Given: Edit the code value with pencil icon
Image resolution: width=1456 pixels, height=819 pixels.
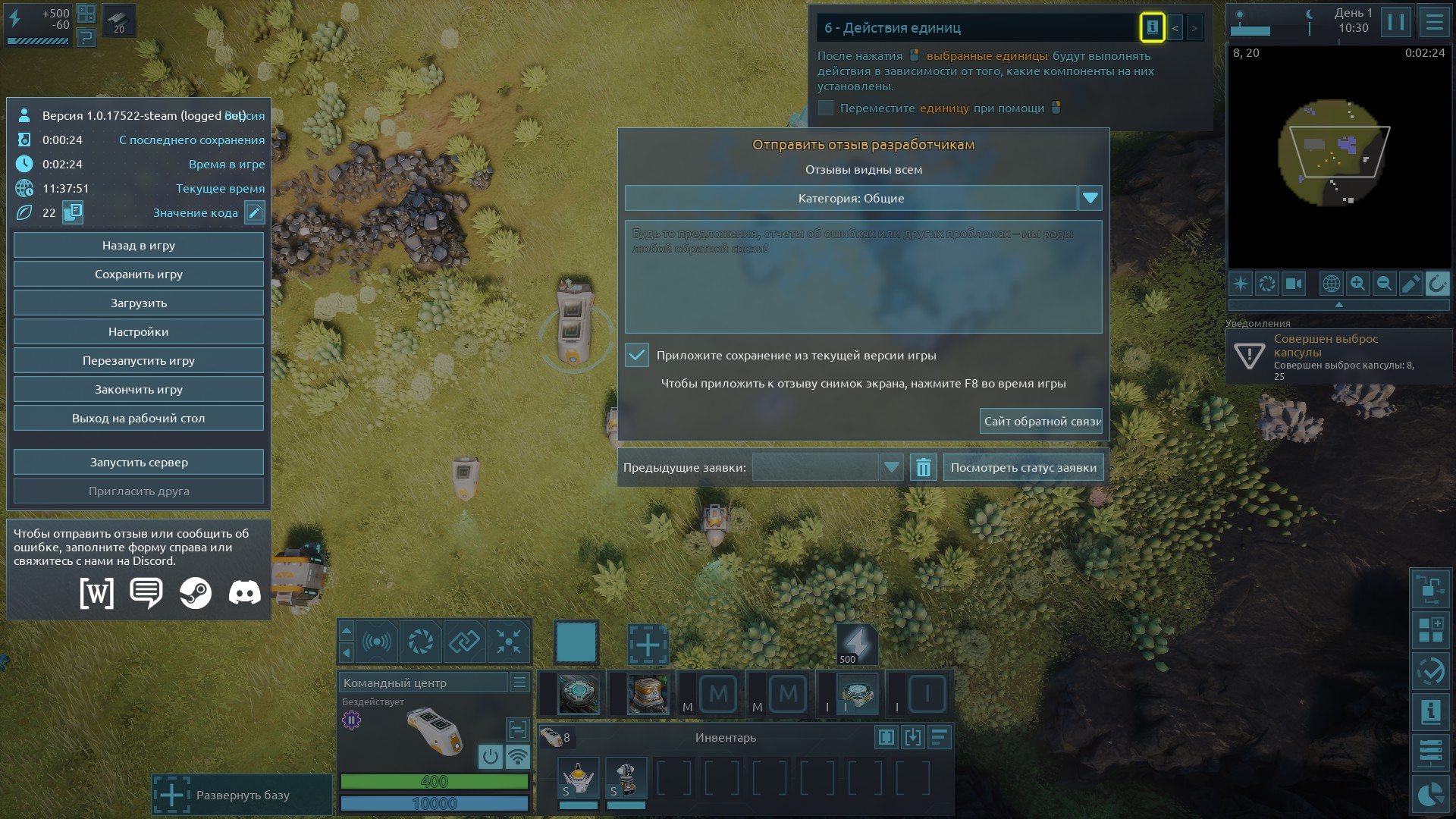Looking at the screenshot, I should point(255,213).
